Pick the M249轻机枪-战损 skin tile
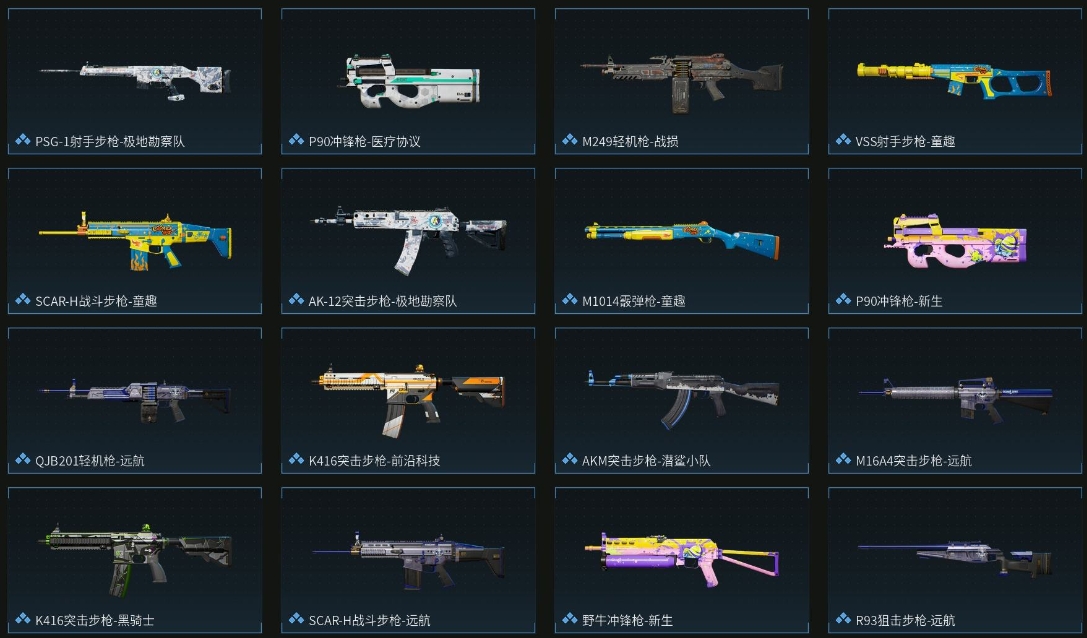 point(682,80)
